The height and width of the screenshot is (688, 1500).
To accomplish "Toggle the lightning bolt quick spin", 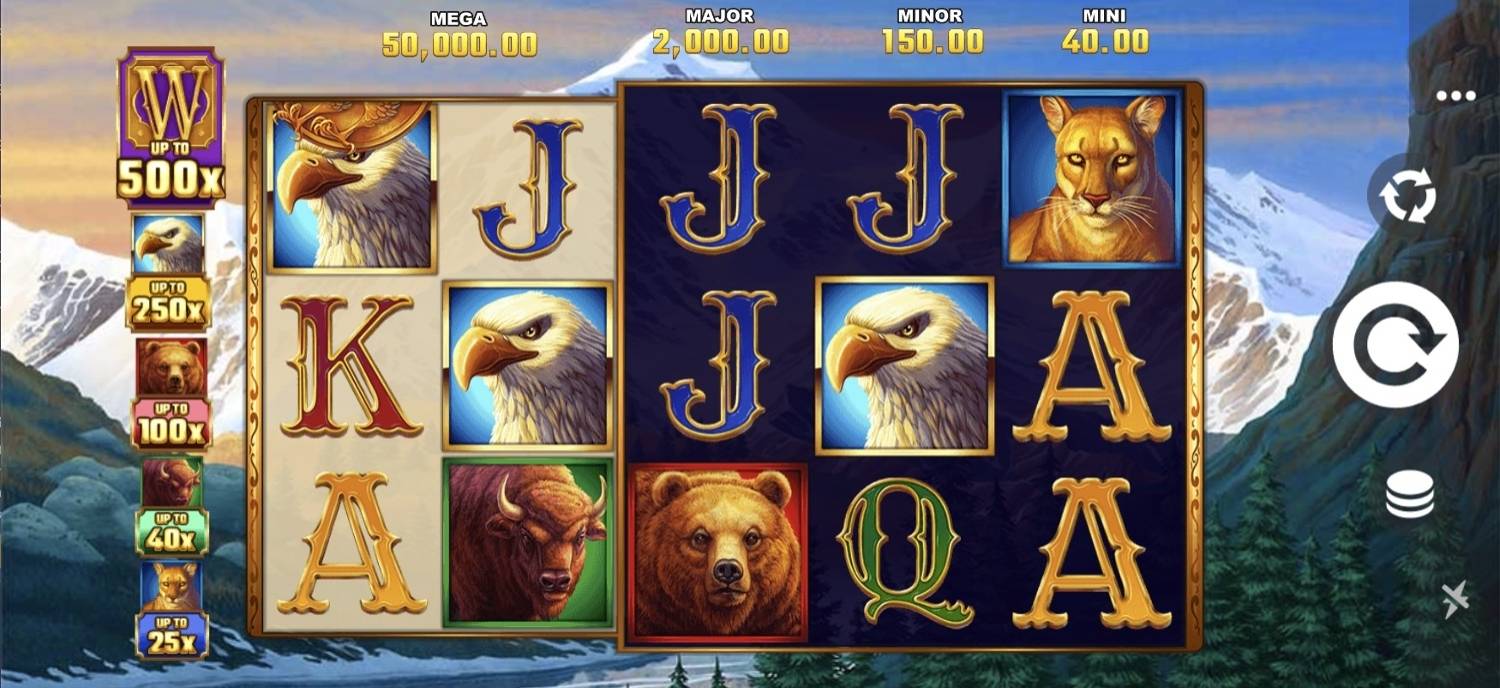I will [x=1456, y=599].
